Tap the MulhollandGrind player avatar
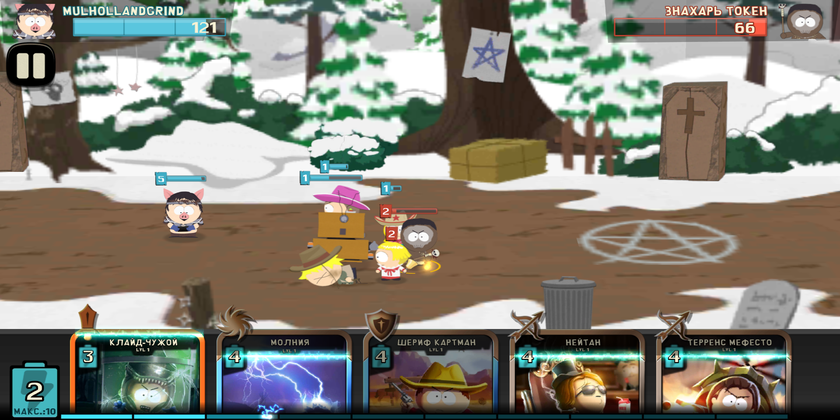 coord(33,19)
